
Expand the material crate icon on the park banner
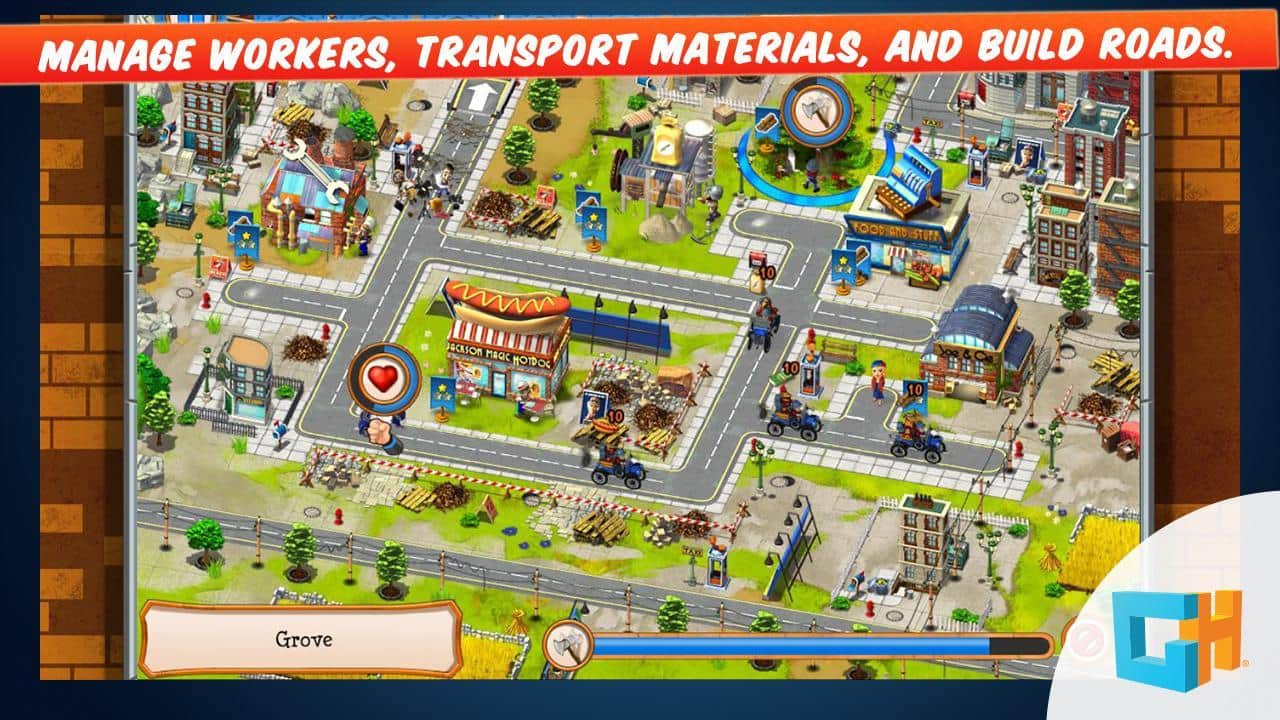click(766, 122)
